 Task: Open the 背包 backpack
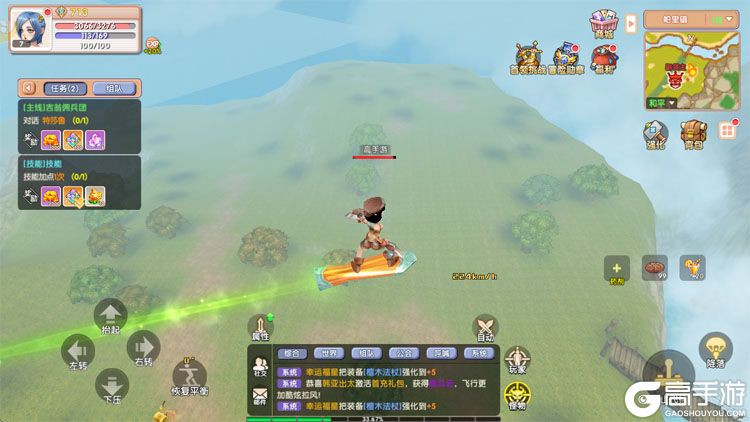(x=692, y=135)
